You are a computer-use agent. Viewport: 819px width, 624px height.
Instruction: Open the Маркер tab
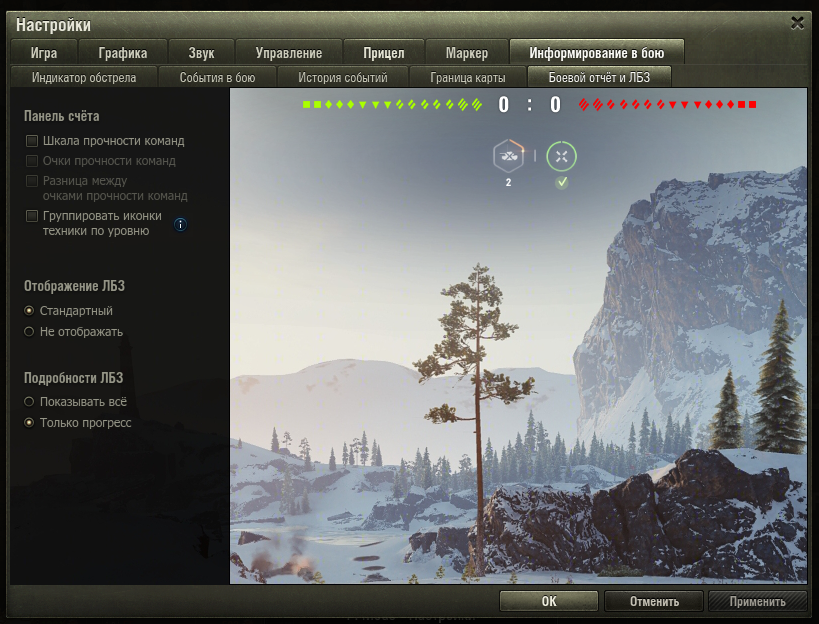466,53
